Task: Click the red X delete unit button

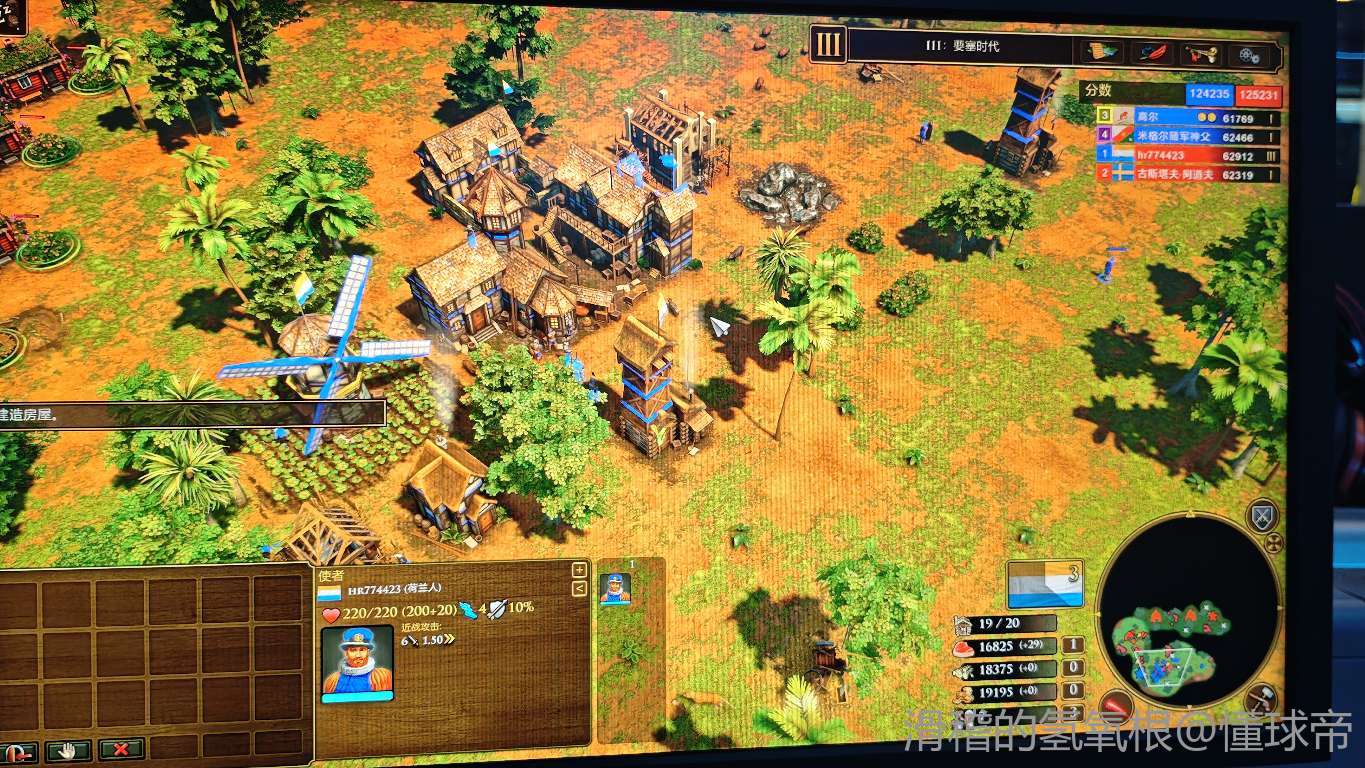Action: pos(121,748)
